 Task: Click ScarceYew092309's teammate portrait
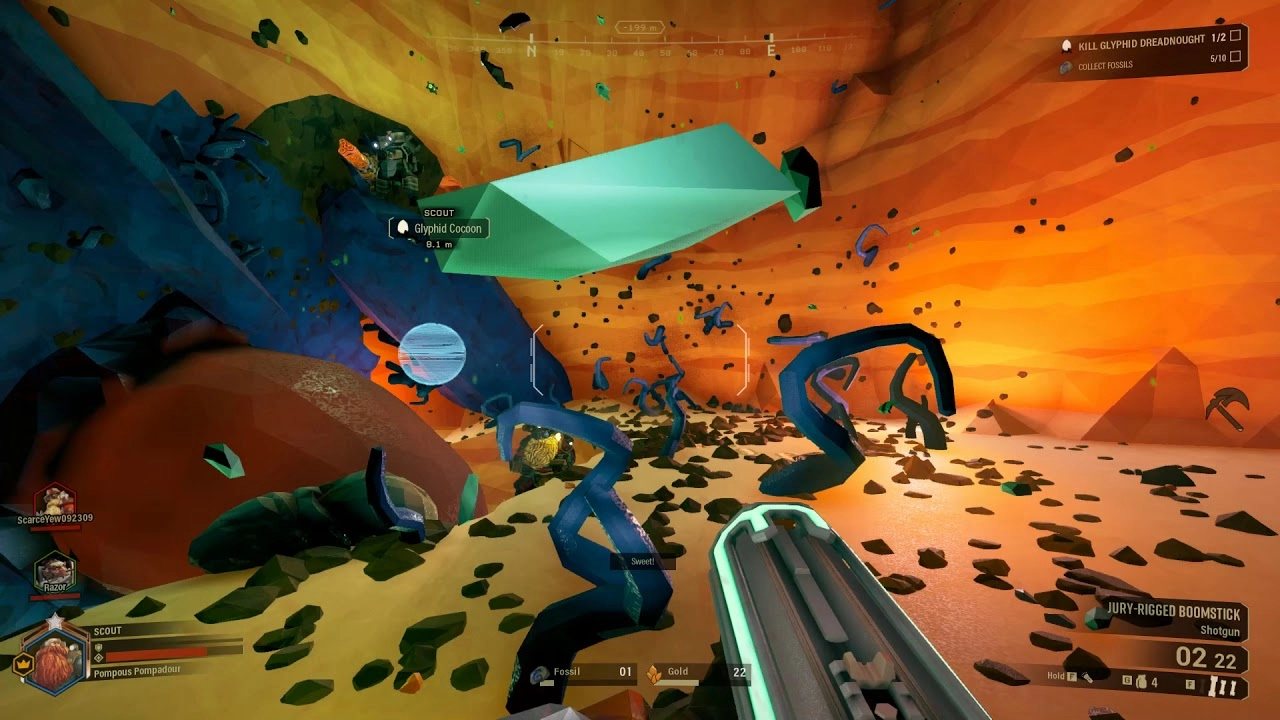[x=55, y=500]
